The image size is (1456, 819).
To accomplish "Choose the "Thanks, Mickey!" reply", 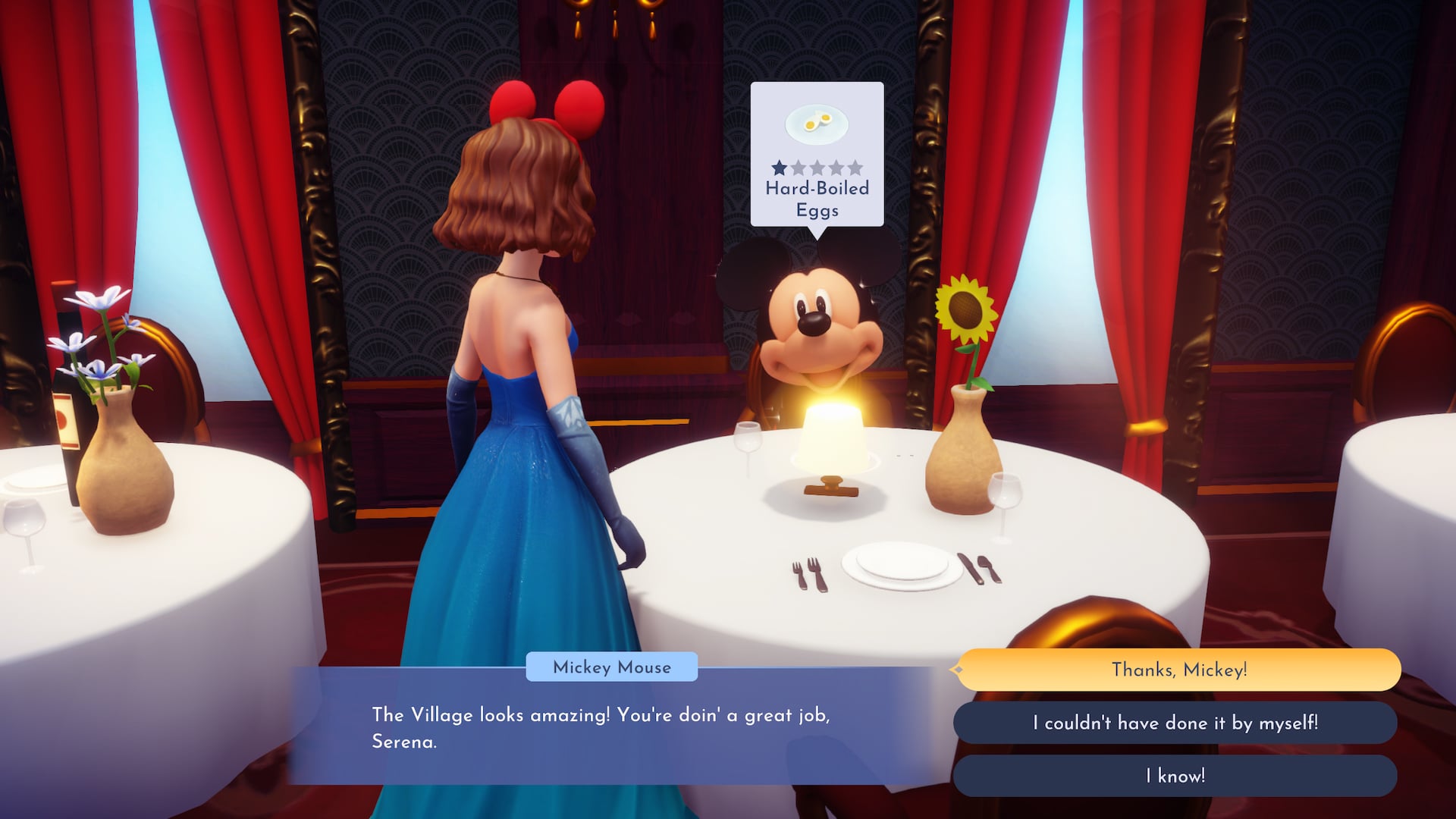I will 1178,670.
